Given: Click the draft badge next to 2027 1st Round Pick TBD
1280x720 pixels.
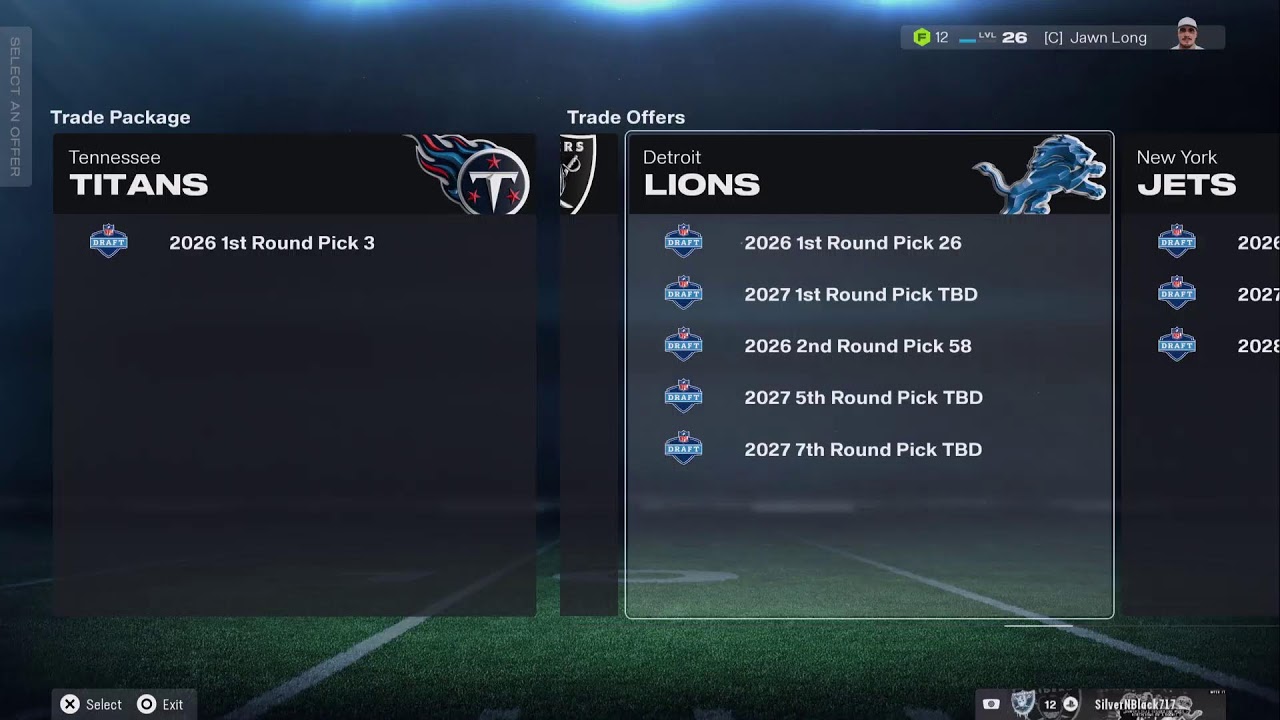Looking at the screenshot, I should click(x=683, y=294).
